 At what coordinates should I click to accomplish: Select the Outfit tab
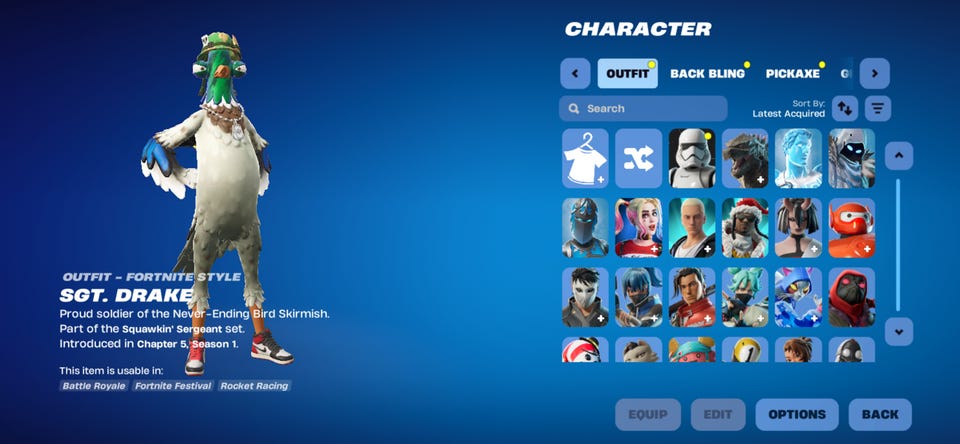click(x=627, y=73)
